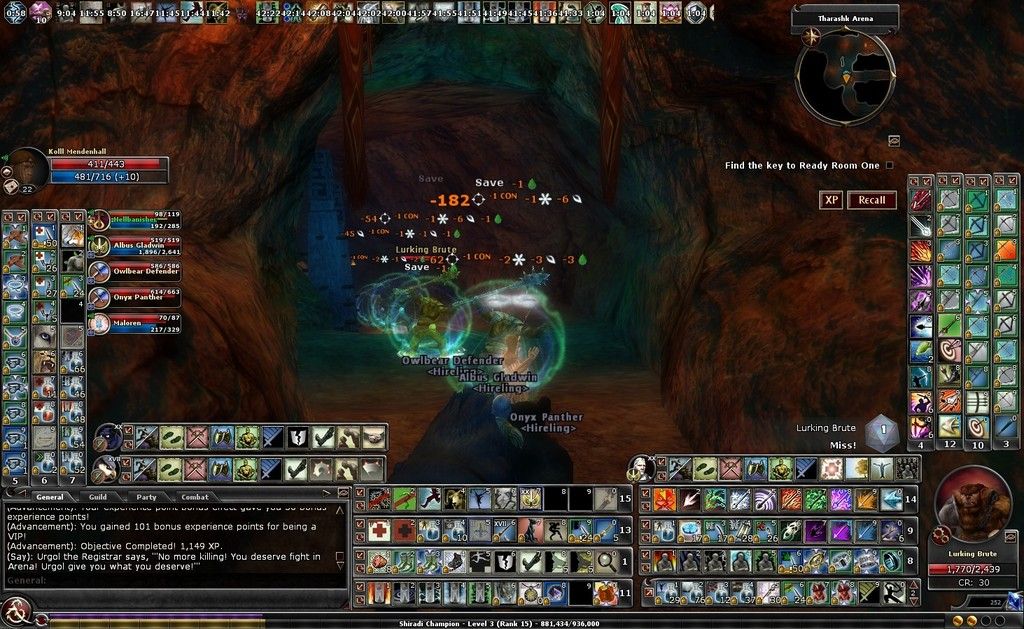This screenshot has width=1024, height=629.
Task: Open the main menu swirl button
Action: click(15, 609)
